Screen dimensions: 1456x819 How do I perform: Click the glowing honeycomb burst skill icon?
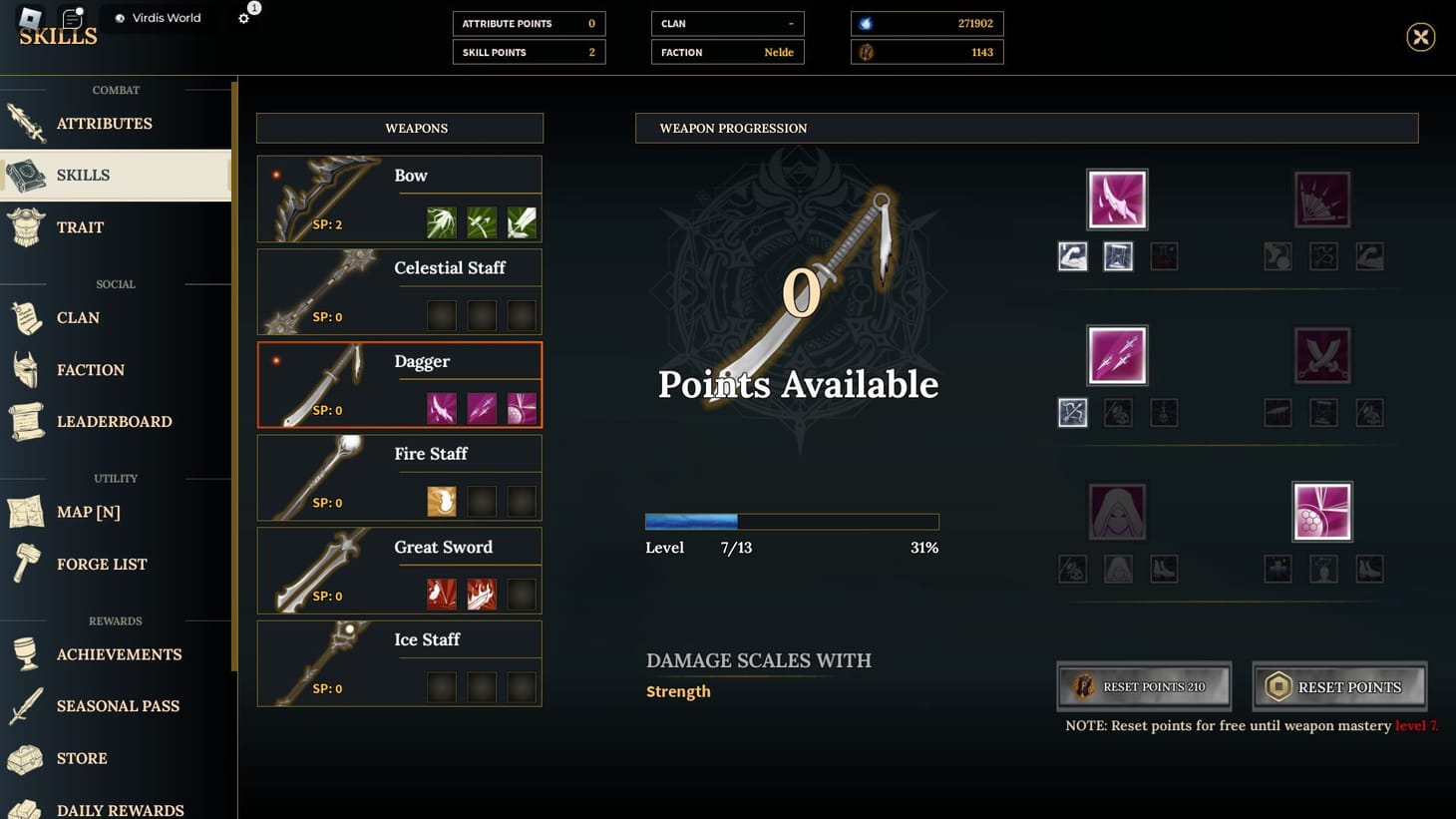1322,510
